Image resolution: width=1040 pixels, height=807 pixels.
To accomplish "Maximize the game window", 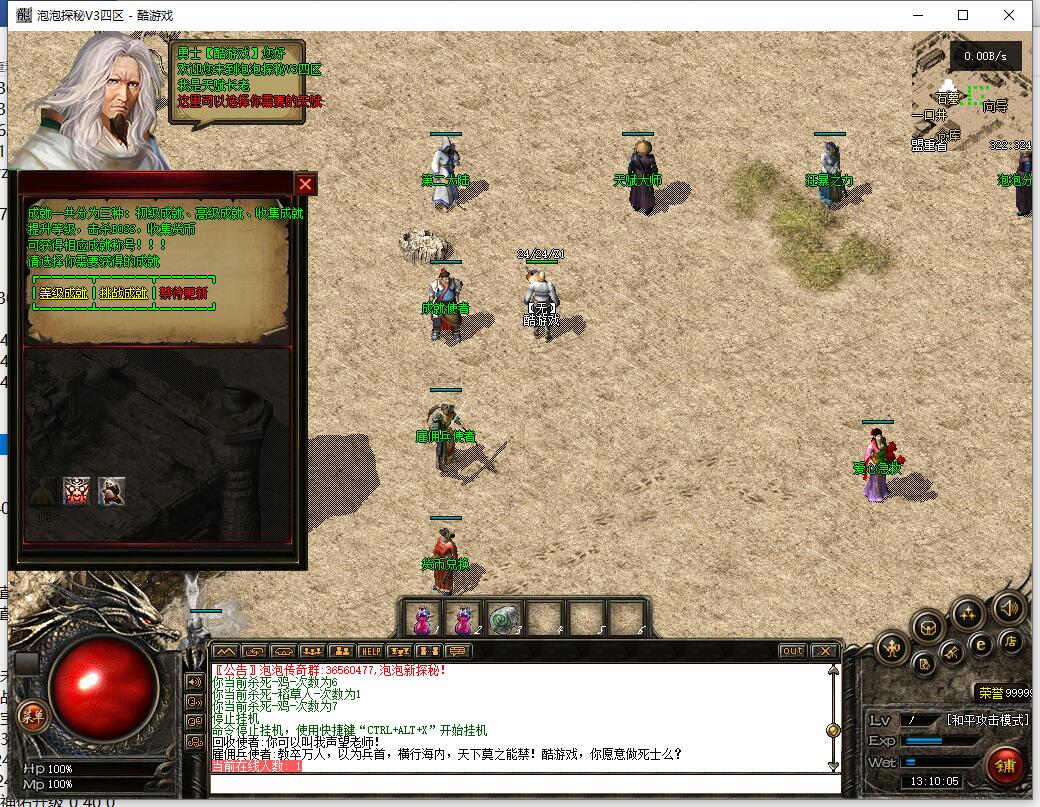I will (963, 15).
